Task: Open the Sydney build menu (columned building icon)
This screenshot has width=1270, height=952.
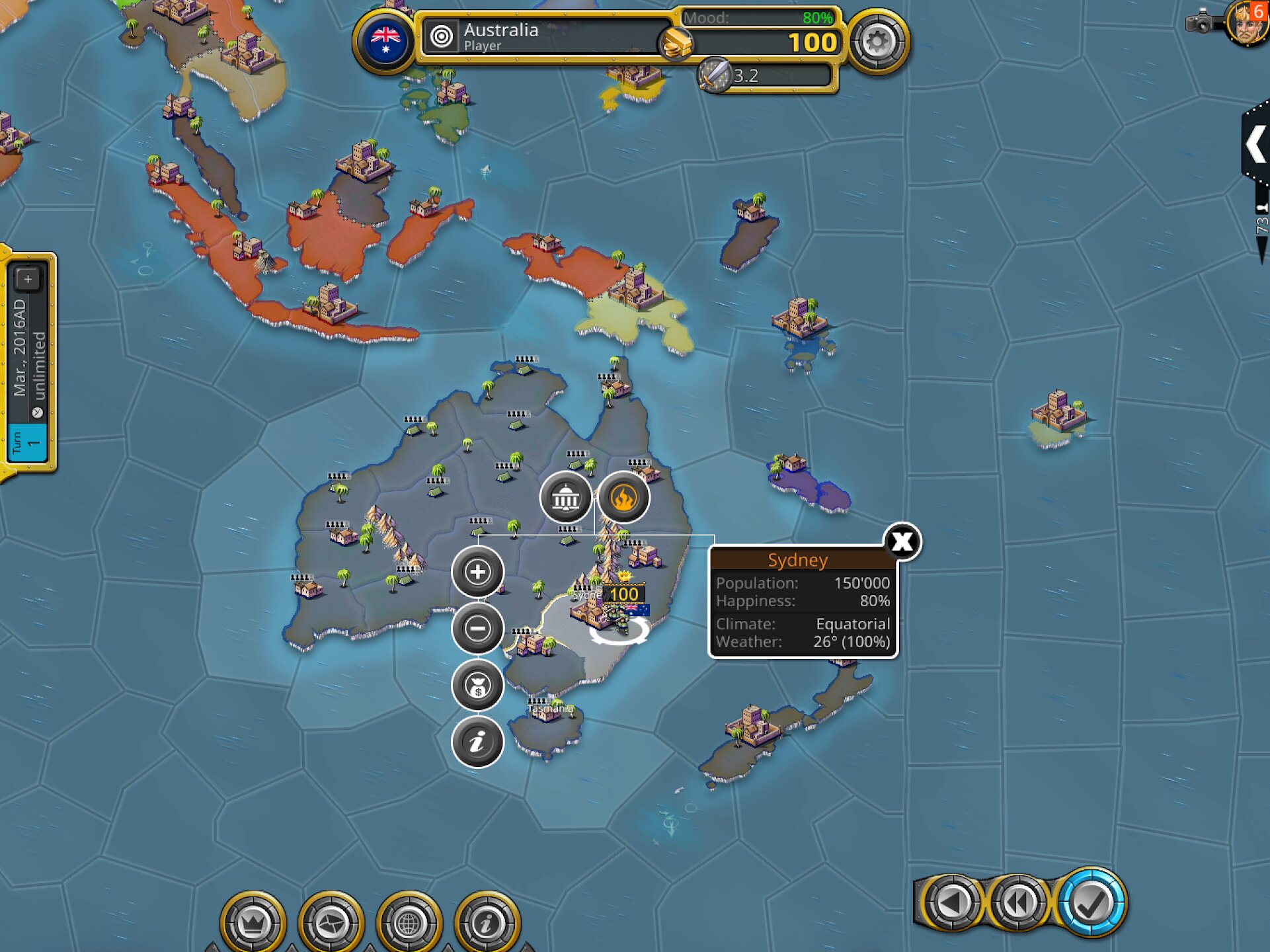Action: click(566, 498)
